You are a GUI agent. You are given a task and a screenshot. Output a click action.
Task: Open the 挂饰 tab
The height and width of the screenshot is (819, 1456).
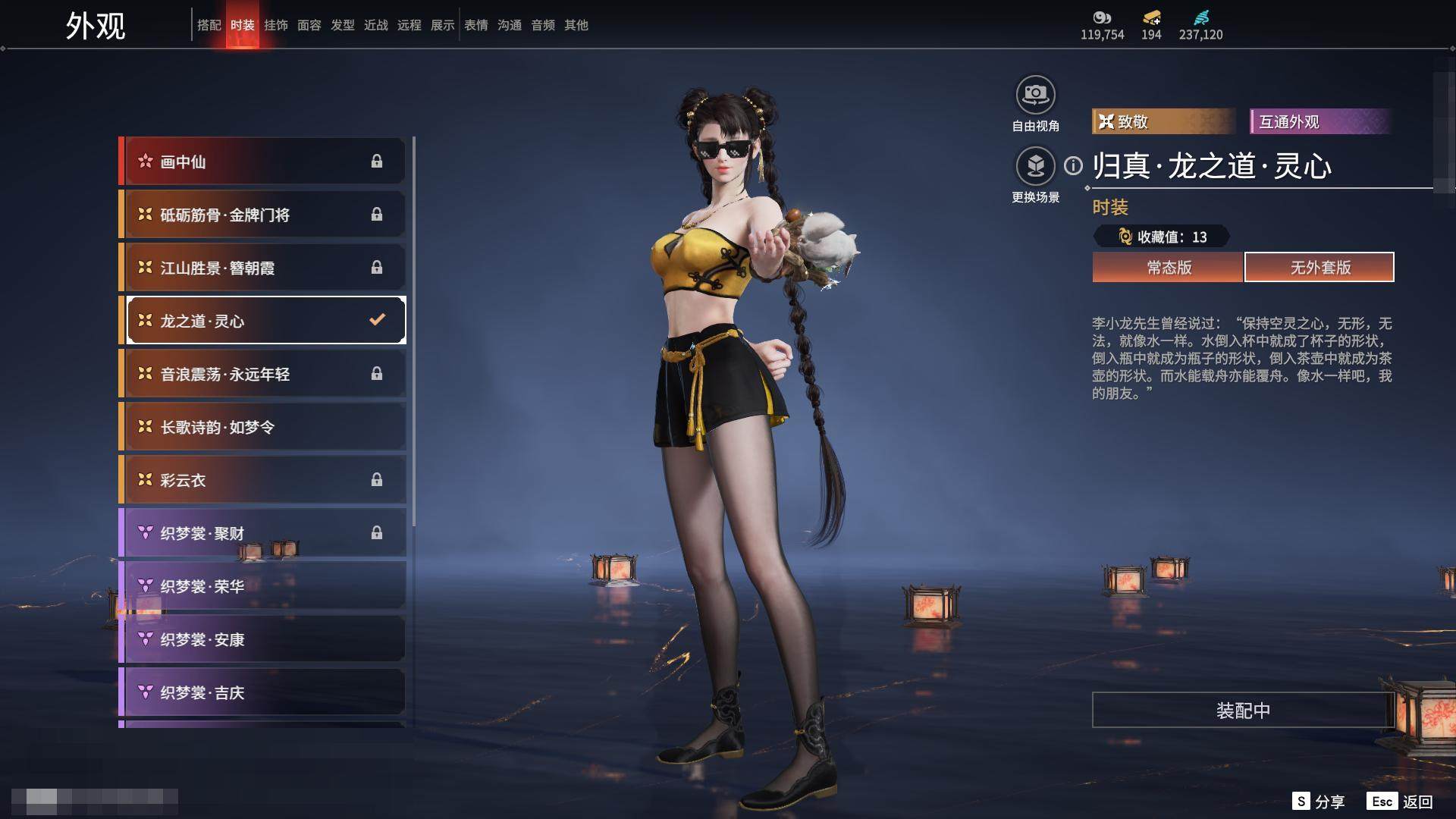coord(275,25)
